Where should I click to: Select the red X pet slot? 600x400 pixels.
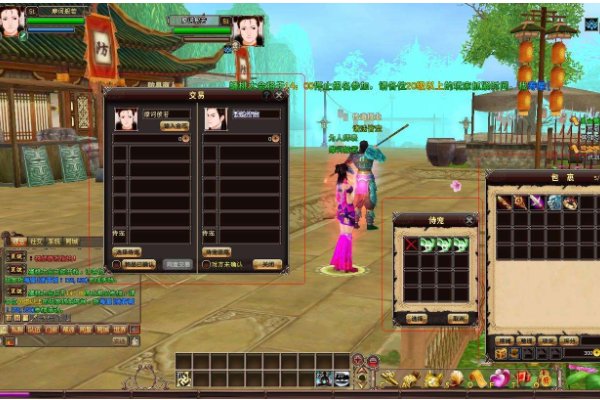410,245
